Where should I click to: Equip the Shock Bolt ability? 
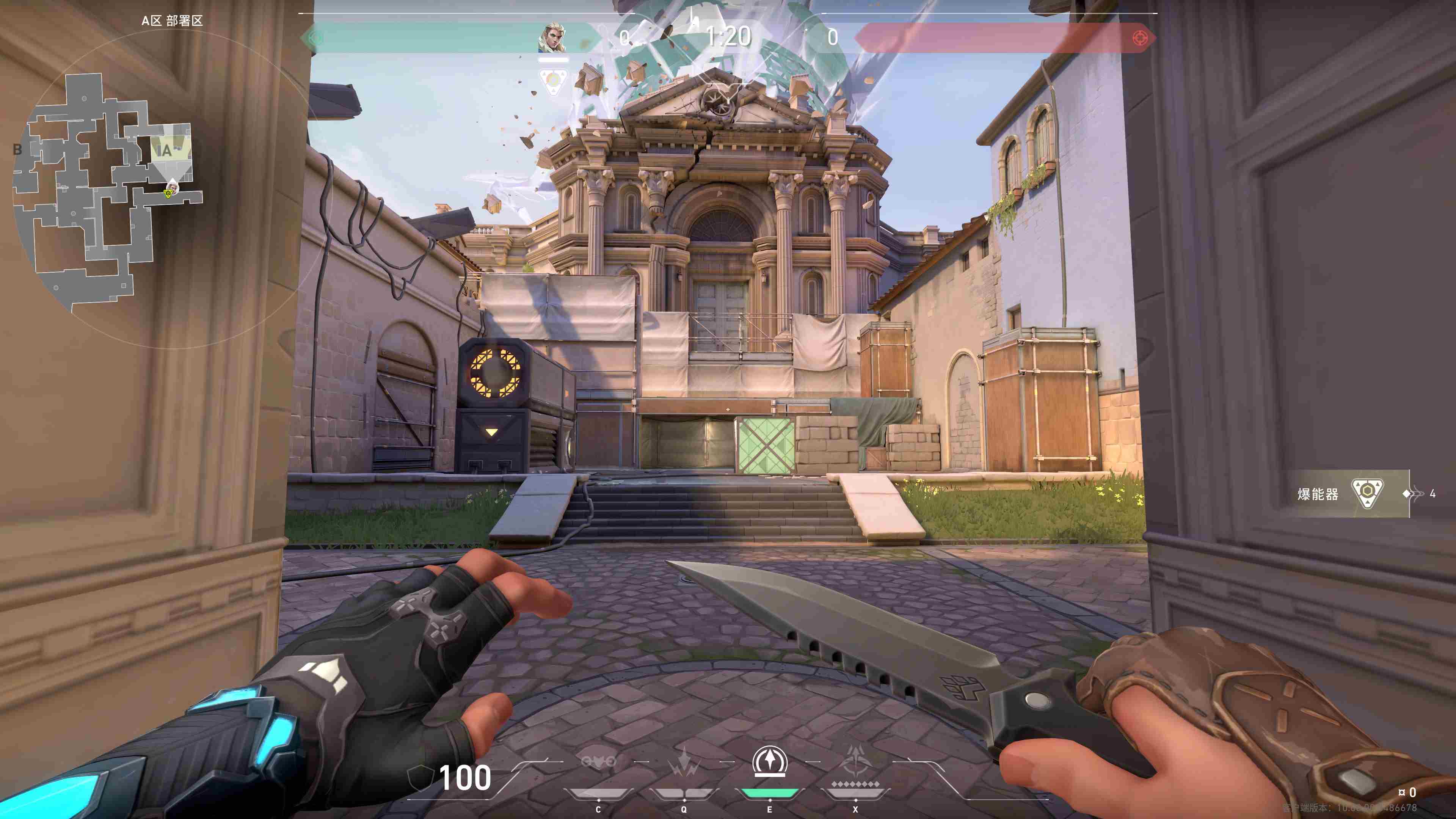[684, 763]
